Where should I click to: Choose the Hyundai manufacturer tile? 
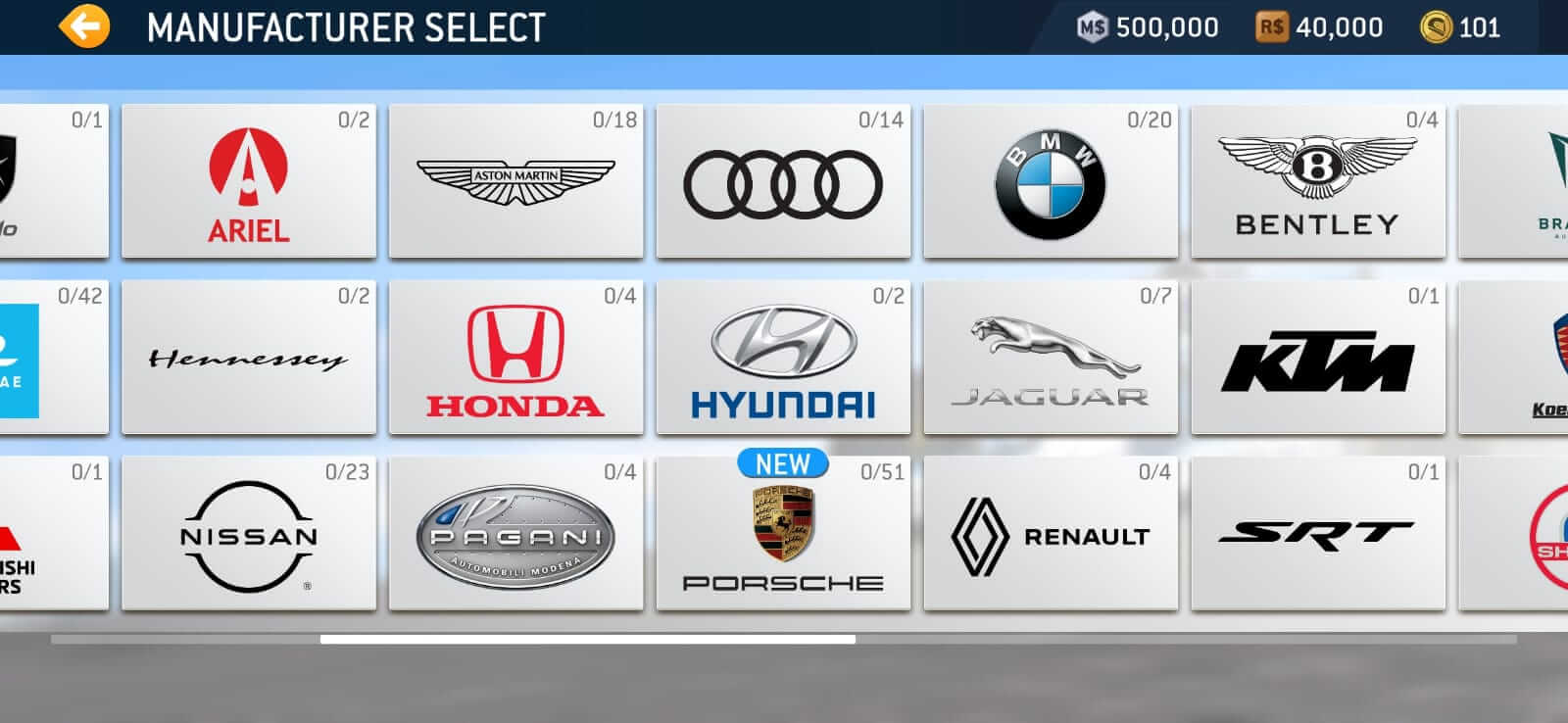pos(783,357)
